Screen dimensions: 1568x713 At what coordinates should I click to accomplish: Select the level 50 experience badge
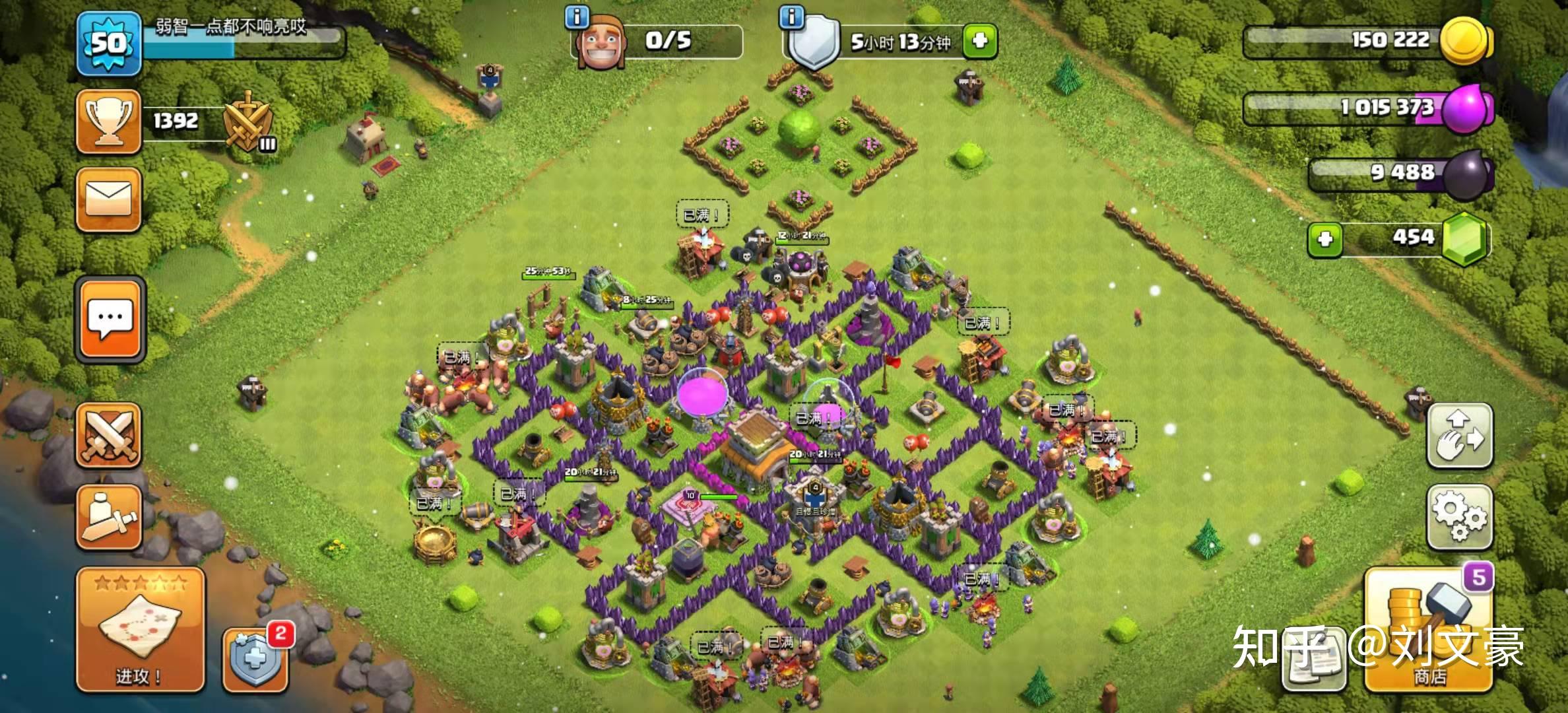pyautogui.click(x=109, y=44)
